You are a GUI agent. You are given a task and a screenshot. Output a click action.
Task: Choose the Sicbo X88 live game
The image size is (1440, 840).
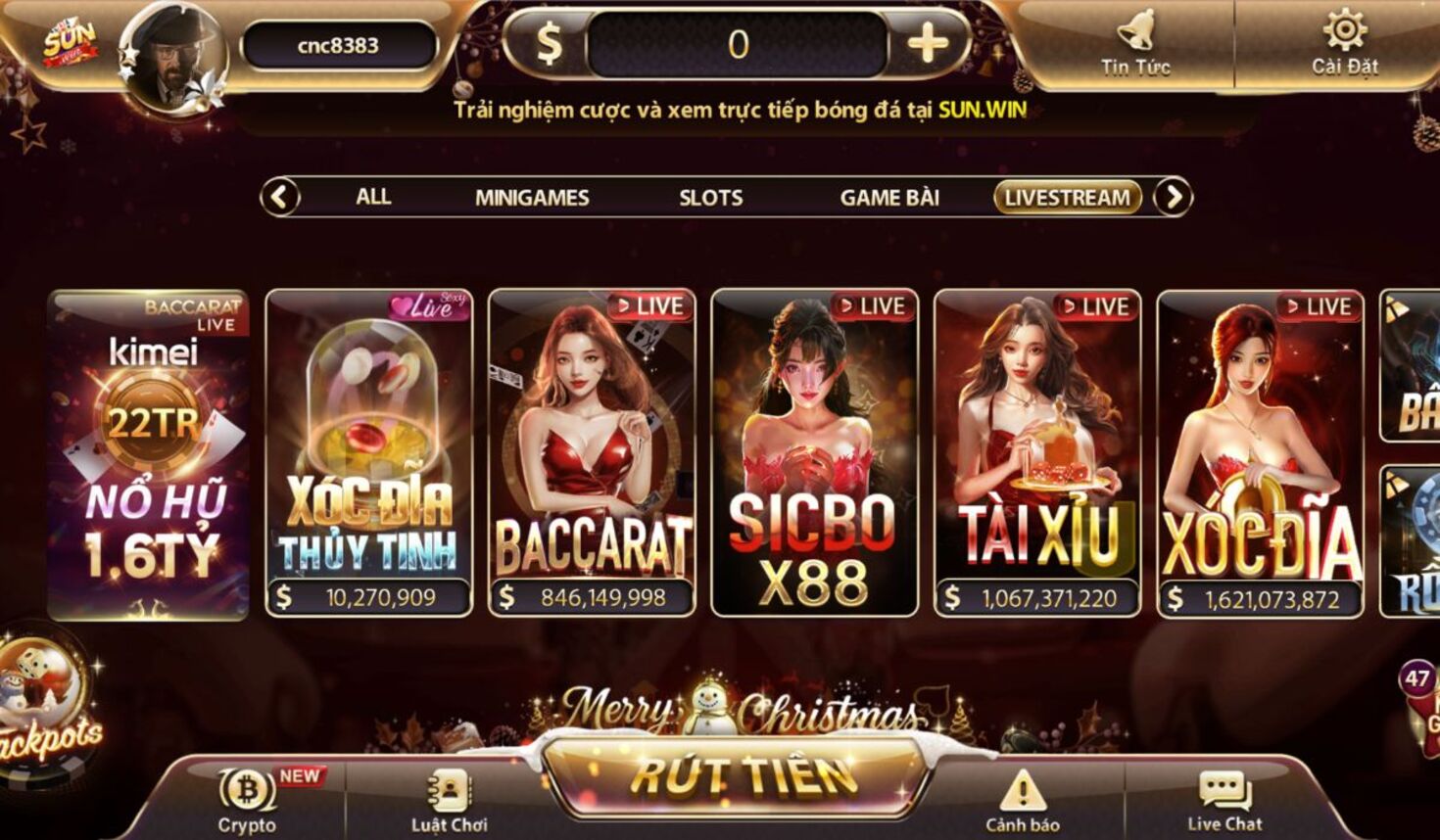pyautogui.click(x=814, y=452)
